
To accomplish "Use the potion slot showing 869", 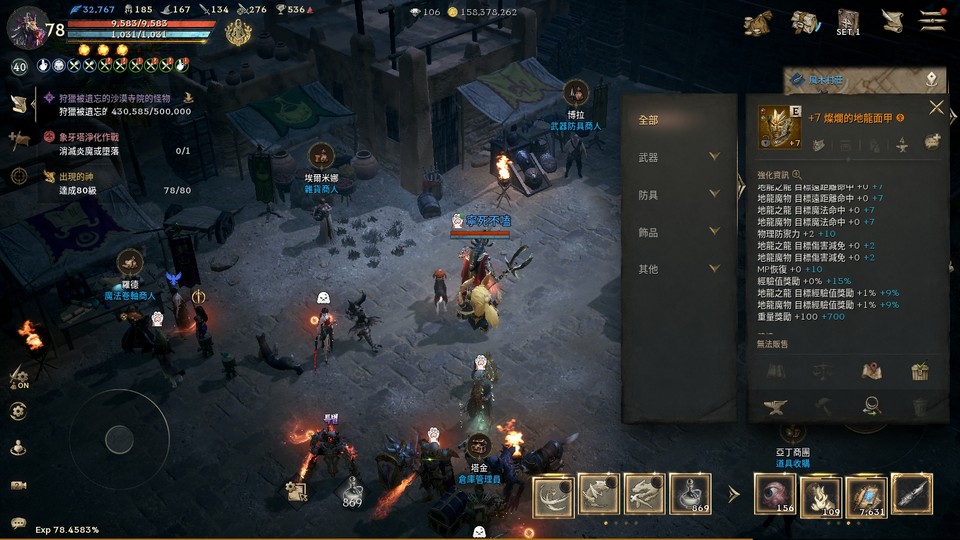I will click(690, 494).
